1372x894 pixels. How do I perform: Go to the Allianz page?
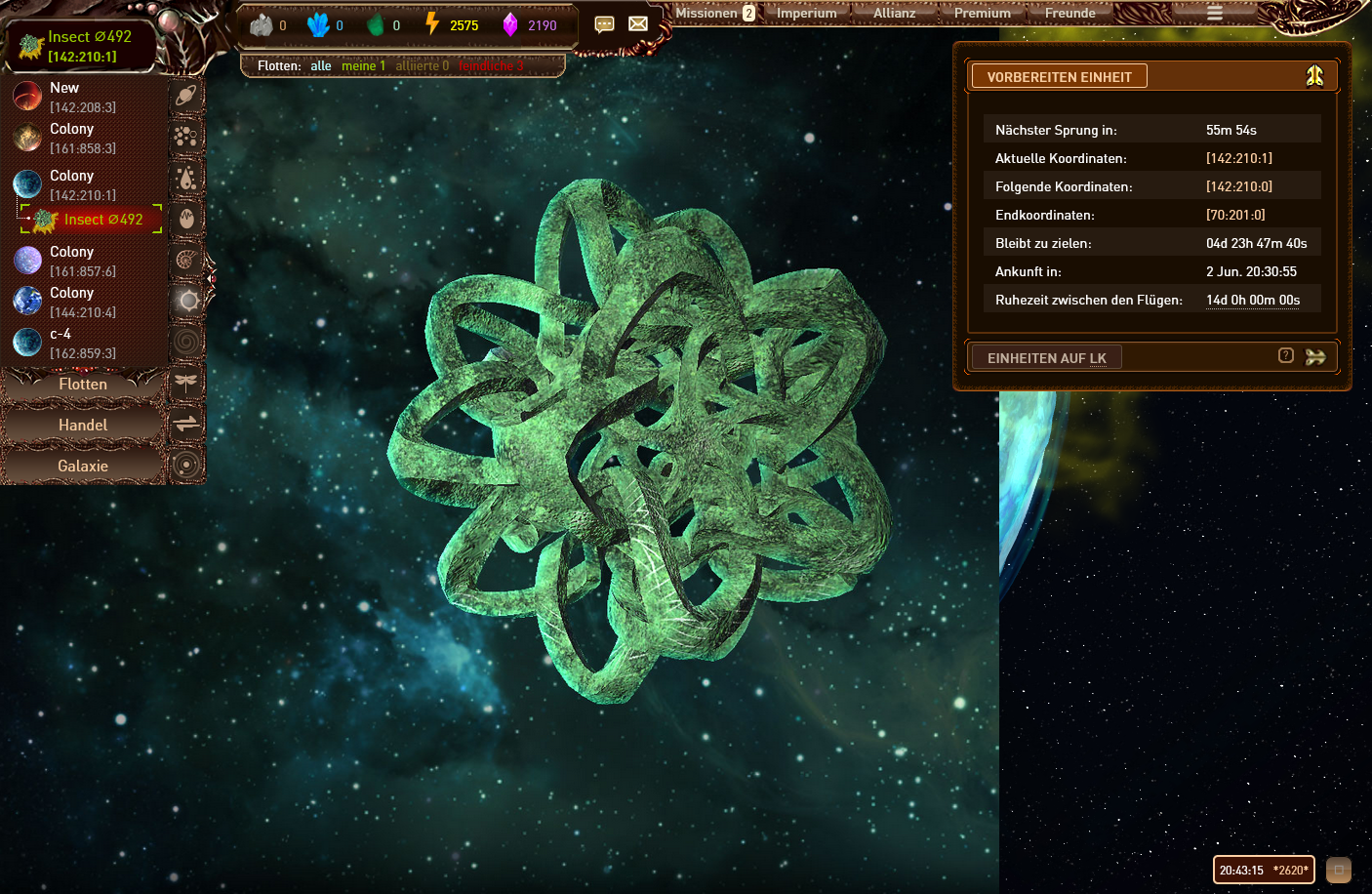[895, 13]
